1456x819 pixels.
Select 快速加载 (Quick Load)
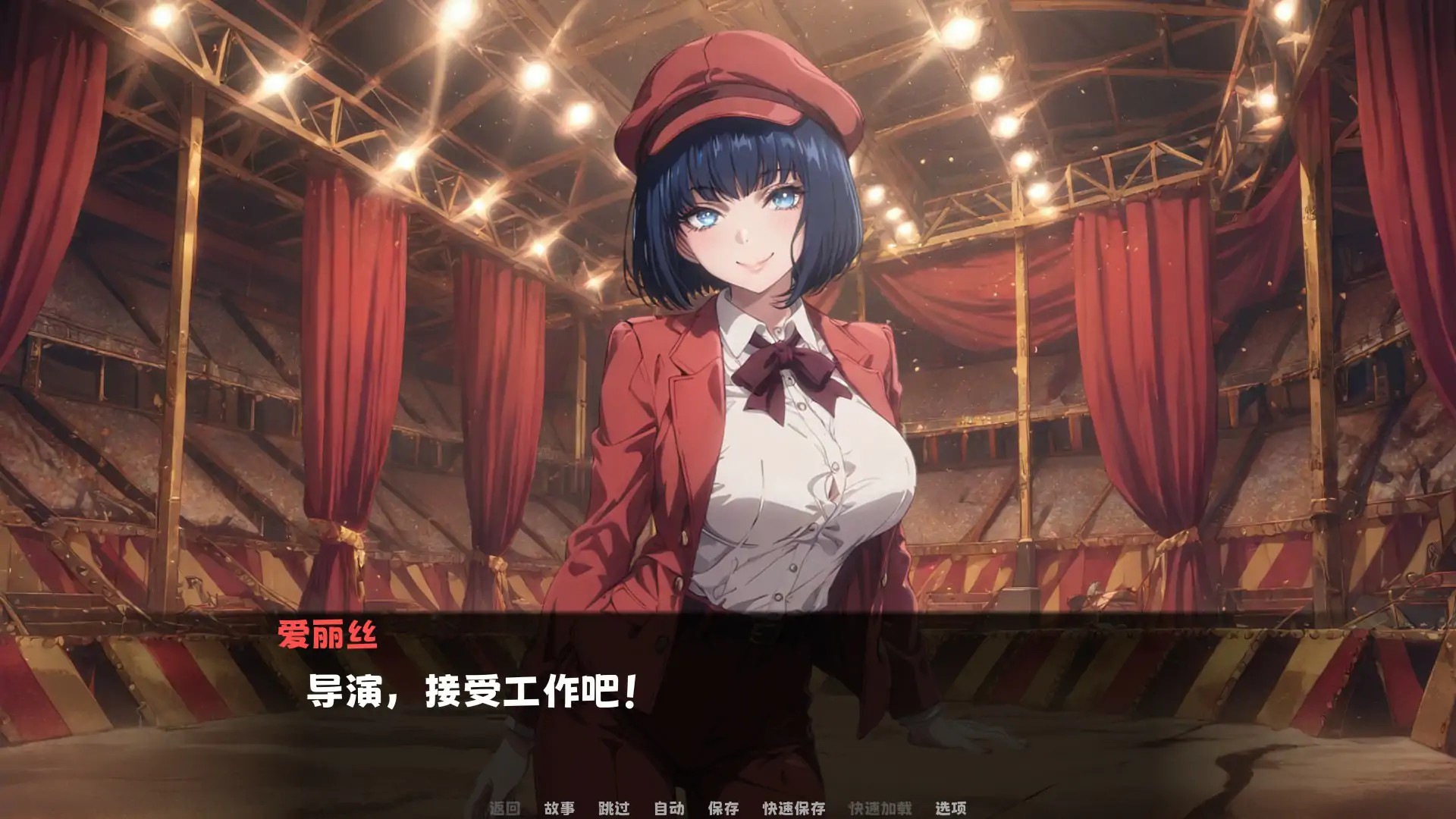(x=880, y=808)
